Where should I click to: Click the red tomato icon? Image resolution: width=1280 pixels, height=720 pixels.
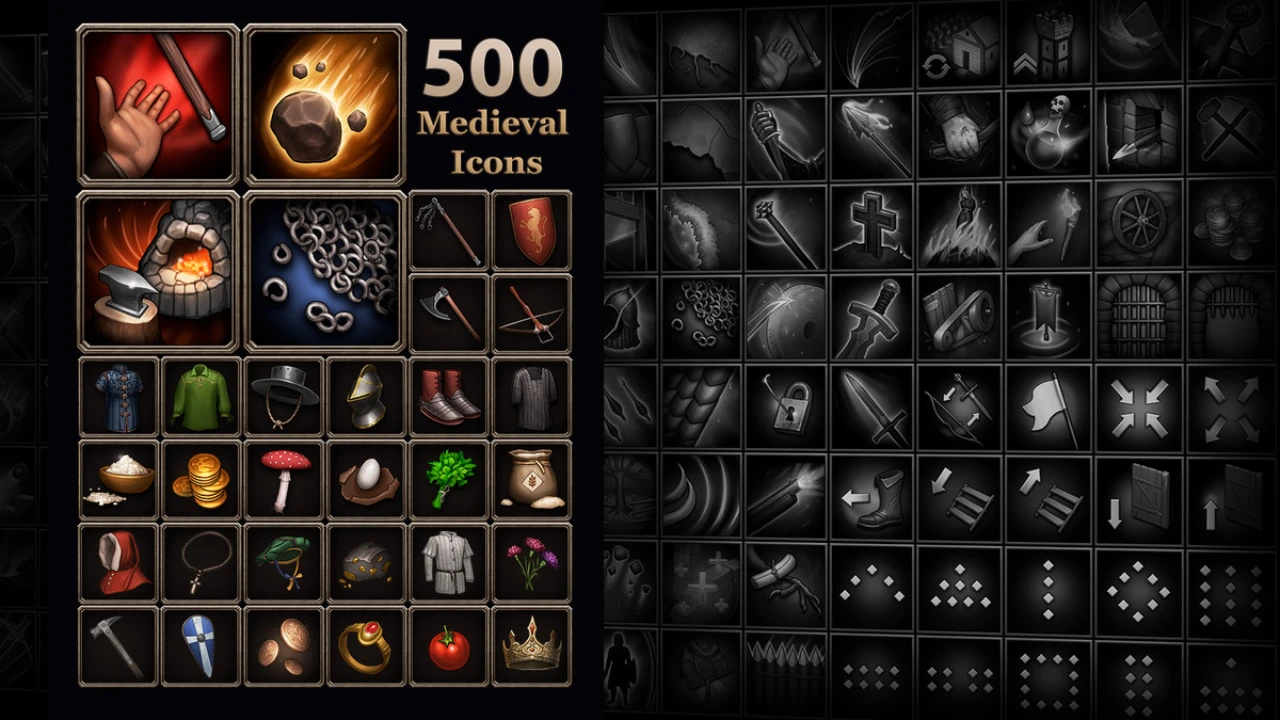pyautogui.click(x=449, y=646)
